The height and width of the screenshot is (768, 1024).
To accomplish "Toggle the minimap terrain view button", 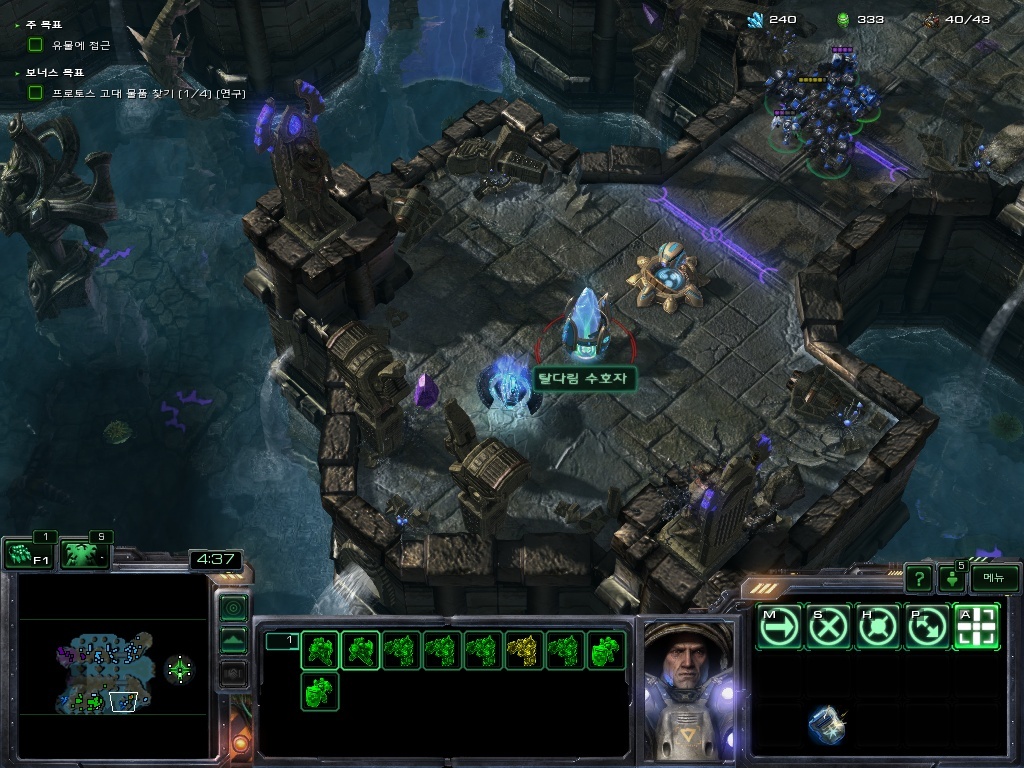I will [233, 641].
